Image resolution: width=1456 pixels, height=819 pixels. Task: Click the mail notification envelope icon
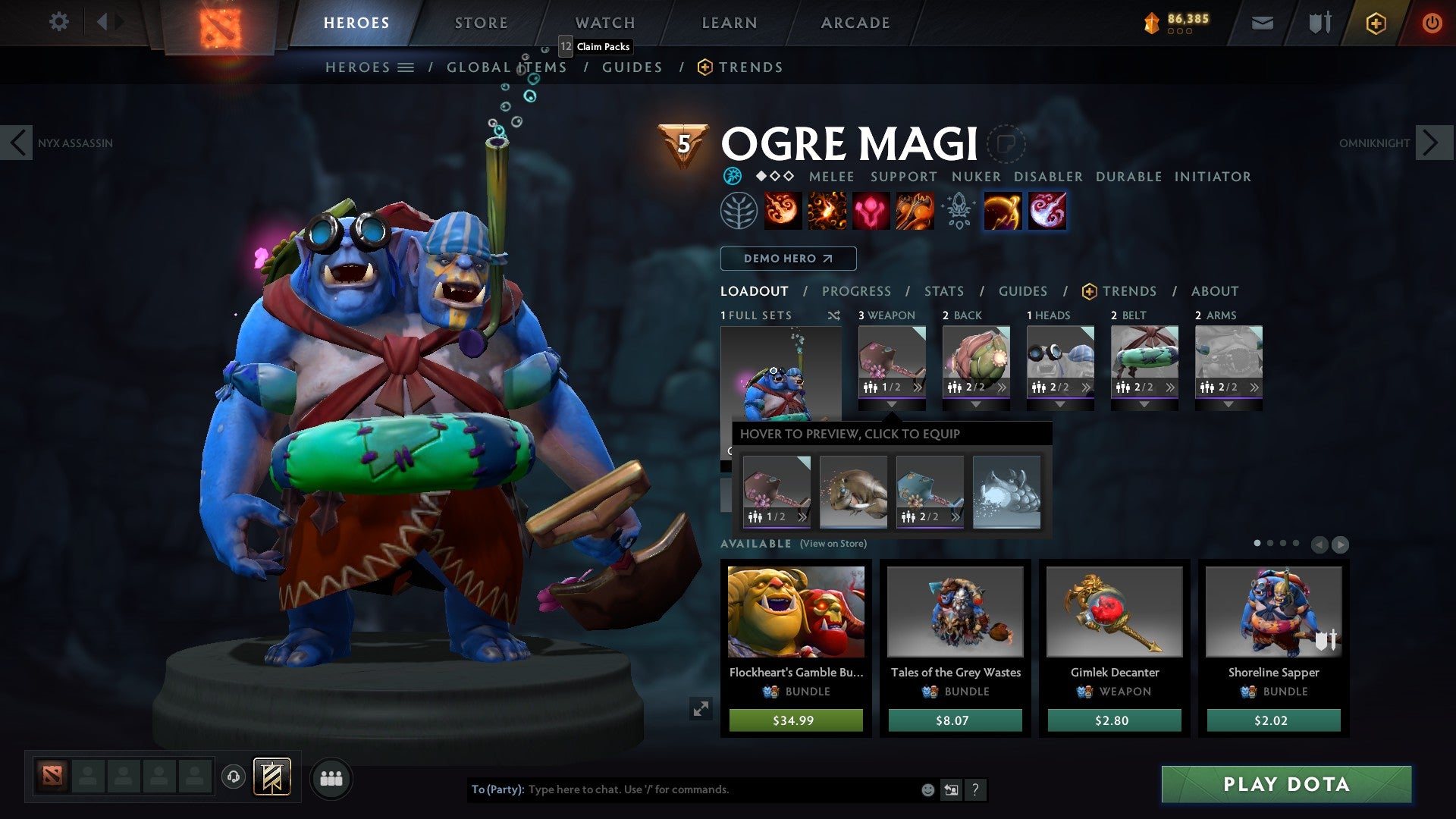point(1262,24)
